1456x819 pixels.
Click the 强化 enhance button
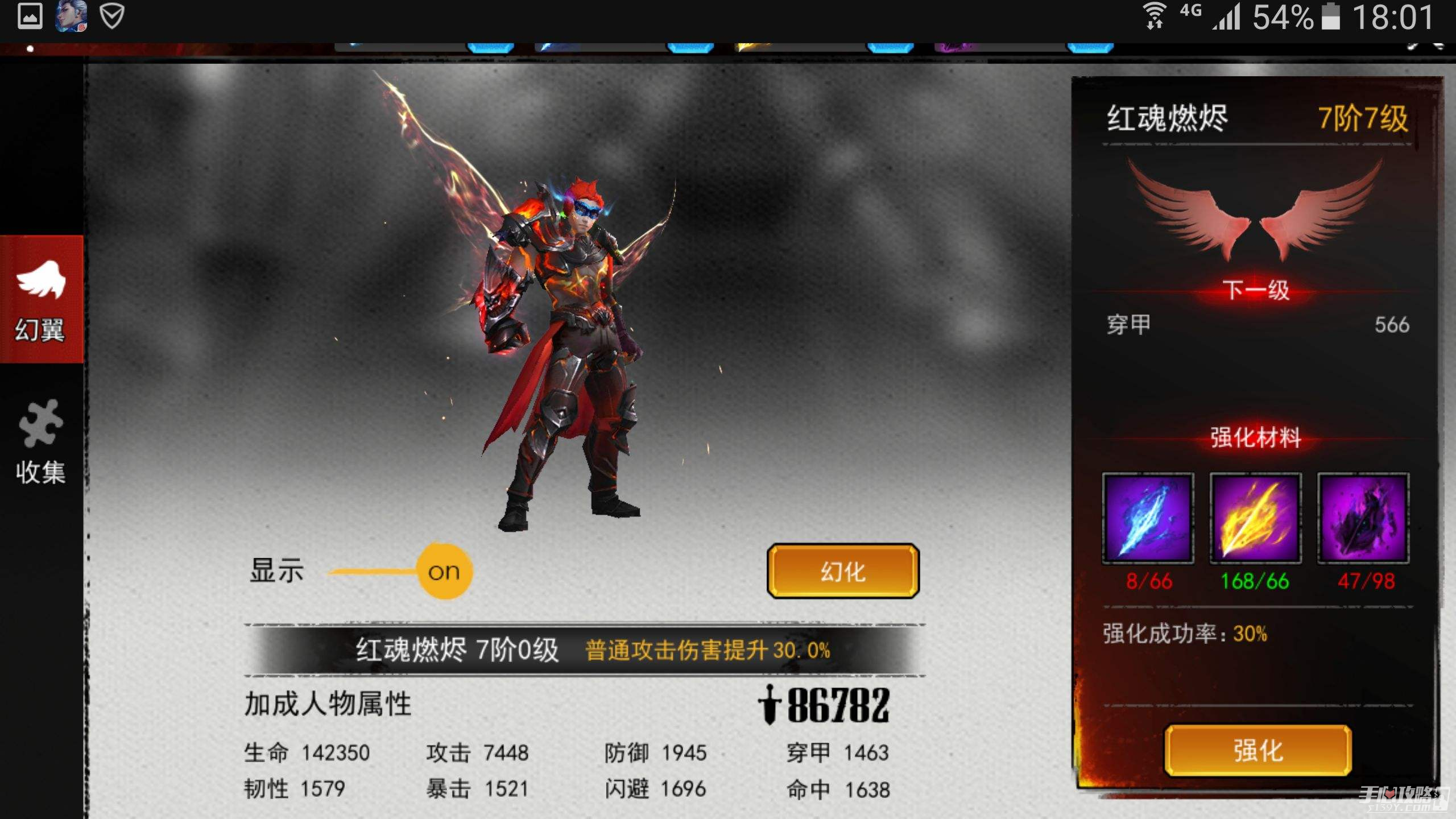click(x=1258, y=751)
